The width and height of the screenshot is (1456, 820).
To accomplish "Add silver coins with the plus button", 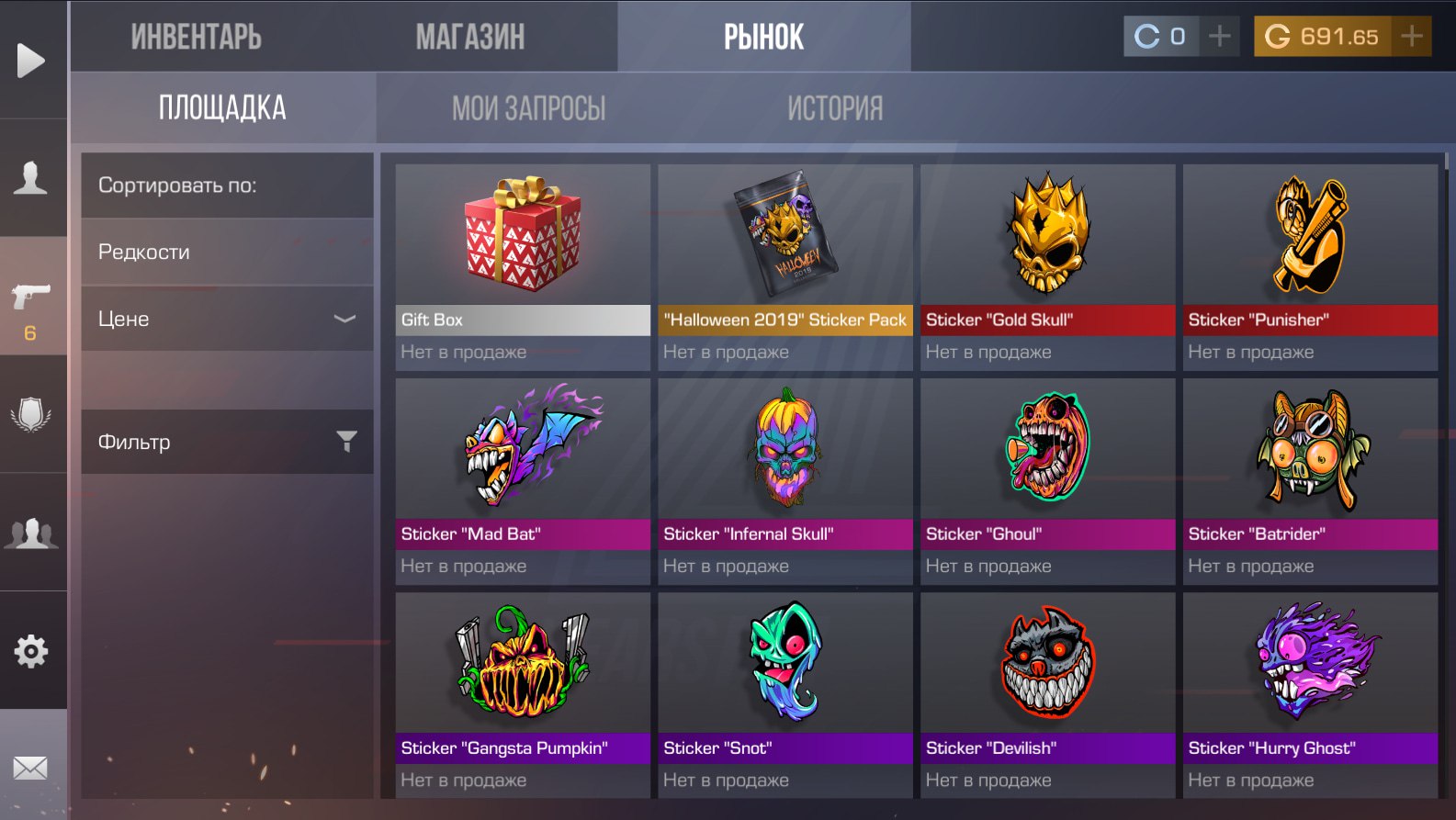I will tap(1220, 37).
